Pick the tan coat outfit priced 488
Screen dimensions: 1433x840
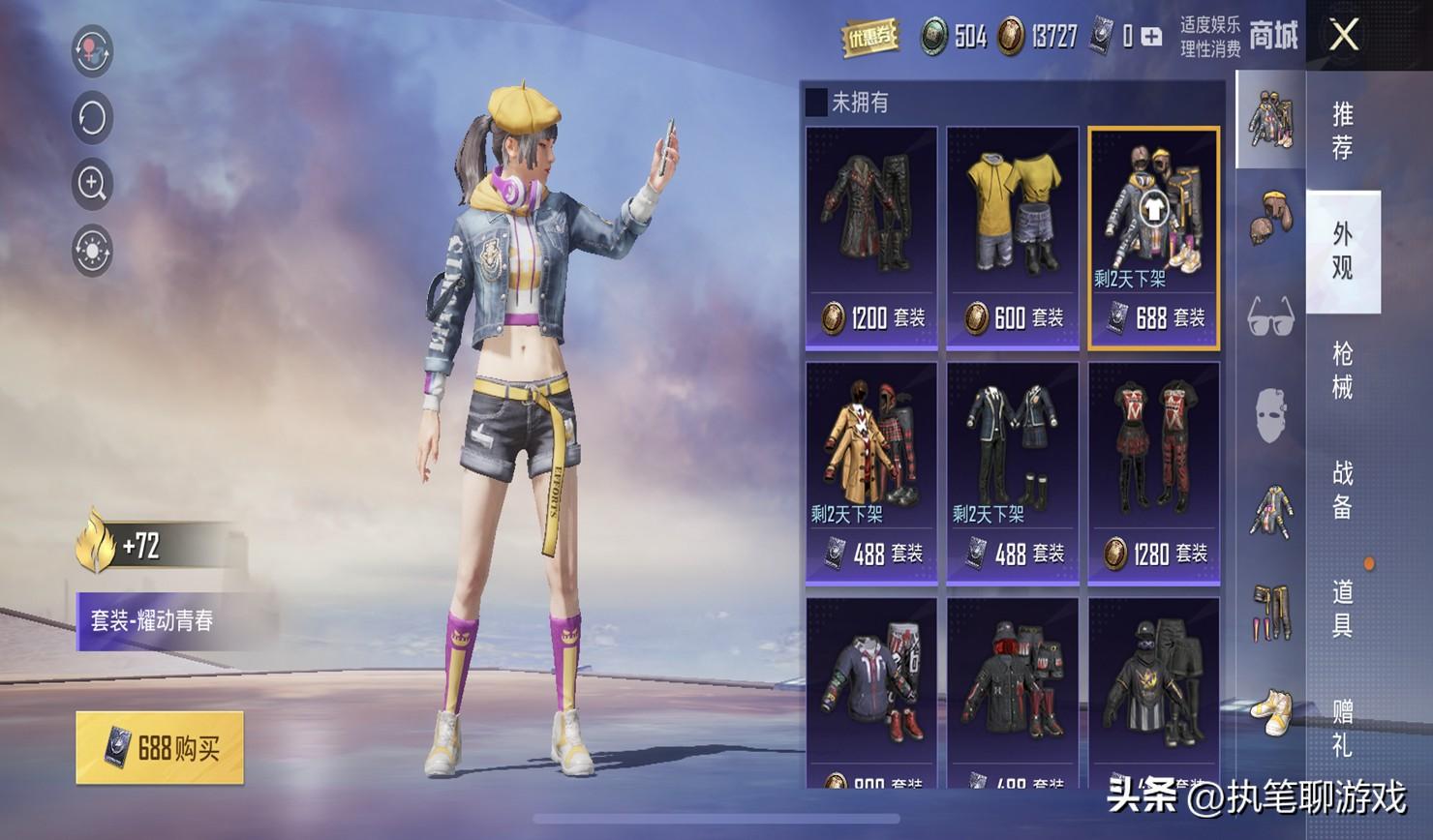click(x=871, y=473)
